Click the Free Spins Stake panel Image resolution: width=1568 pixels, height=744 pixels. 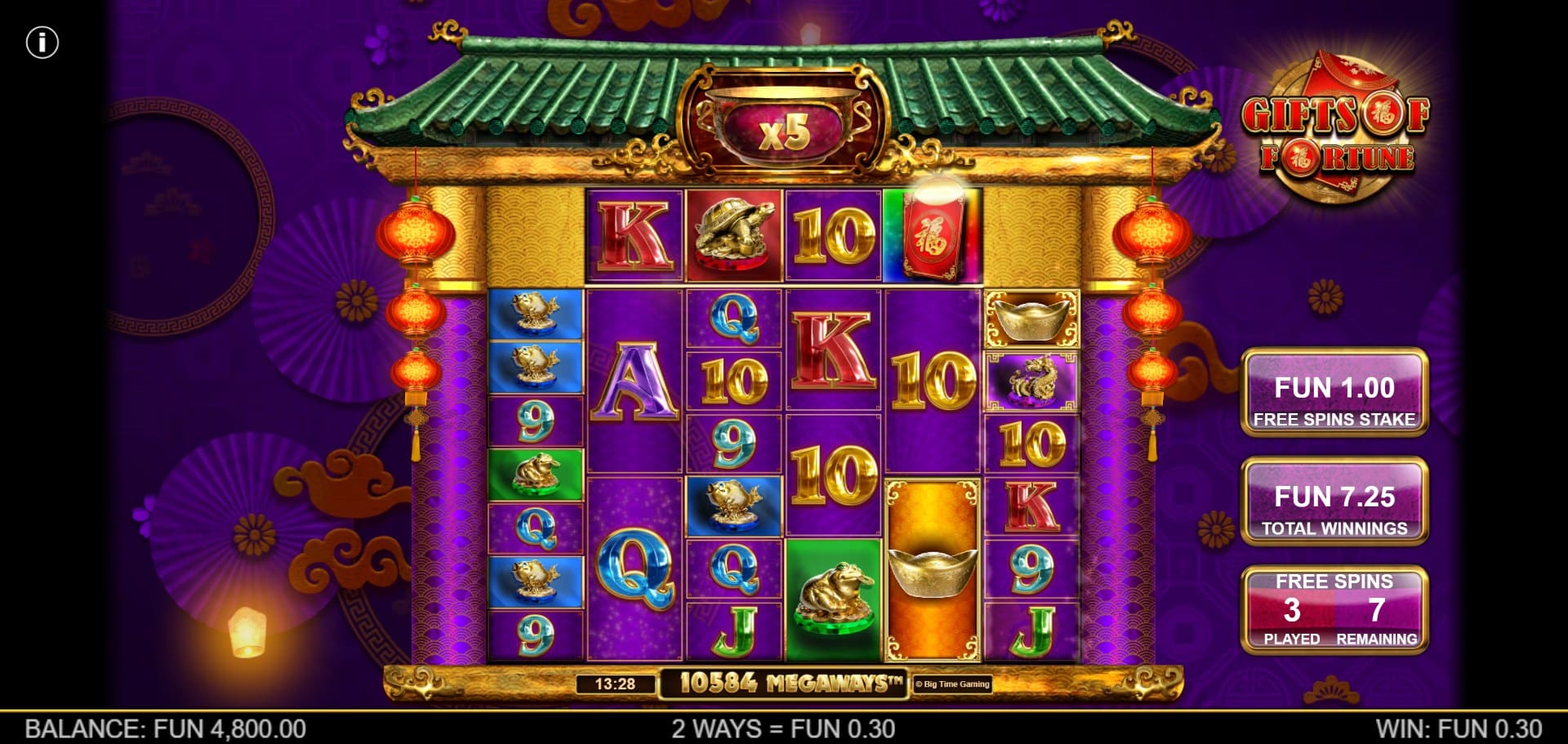pyautogui.click(x=1334, y=393)
